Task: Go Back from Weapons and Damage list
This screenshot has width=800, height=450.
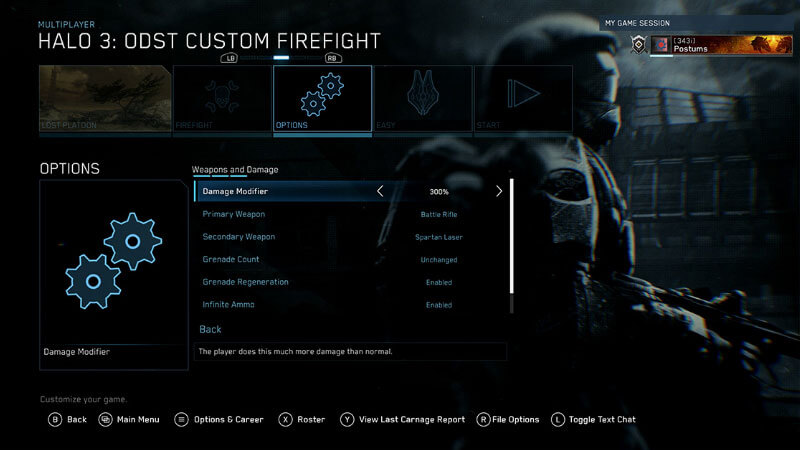Action: 211,329
